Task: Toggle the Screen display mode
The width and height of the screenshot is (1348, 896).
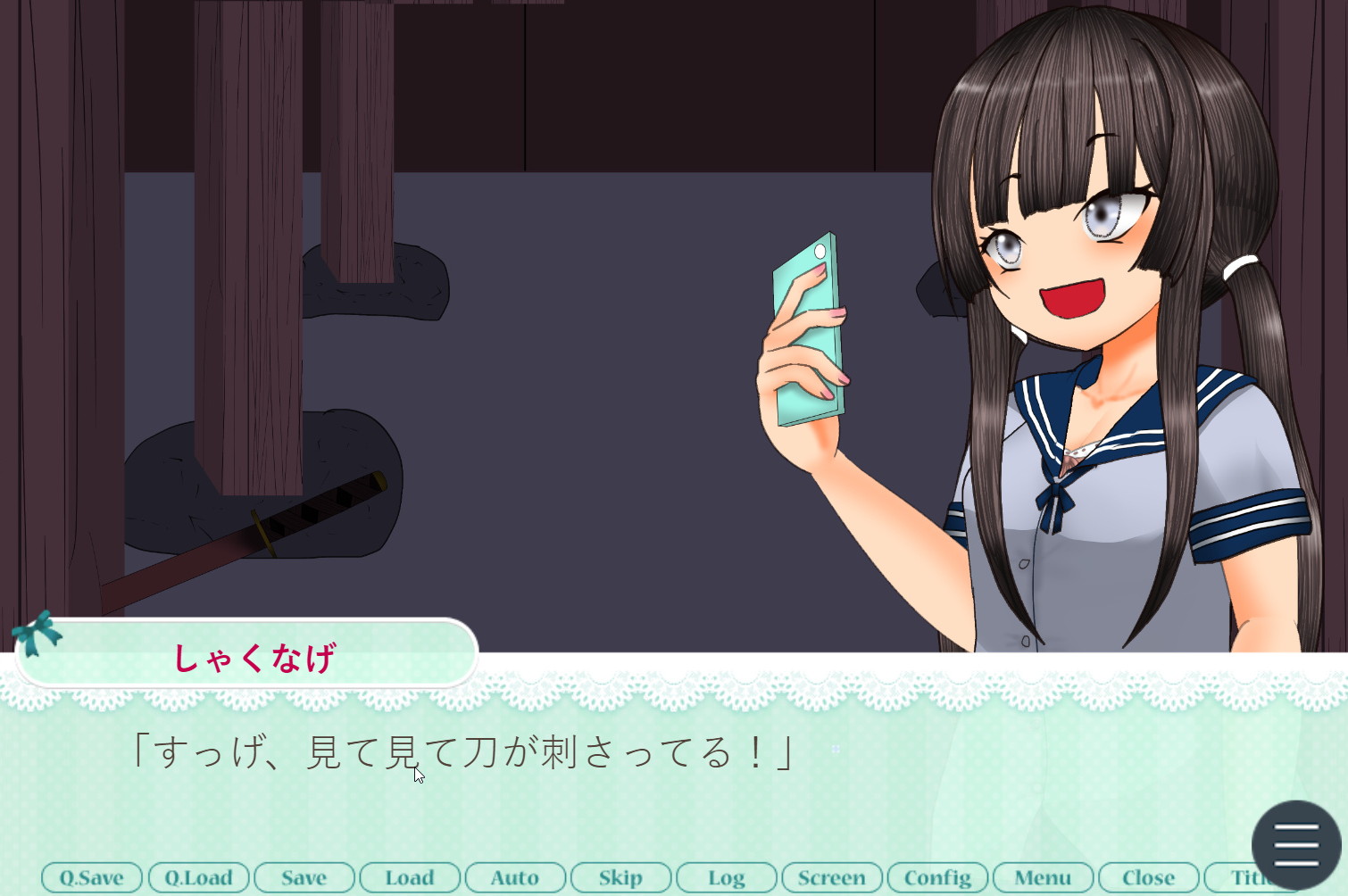Action: pyautogui.click(x=831, y=877)
